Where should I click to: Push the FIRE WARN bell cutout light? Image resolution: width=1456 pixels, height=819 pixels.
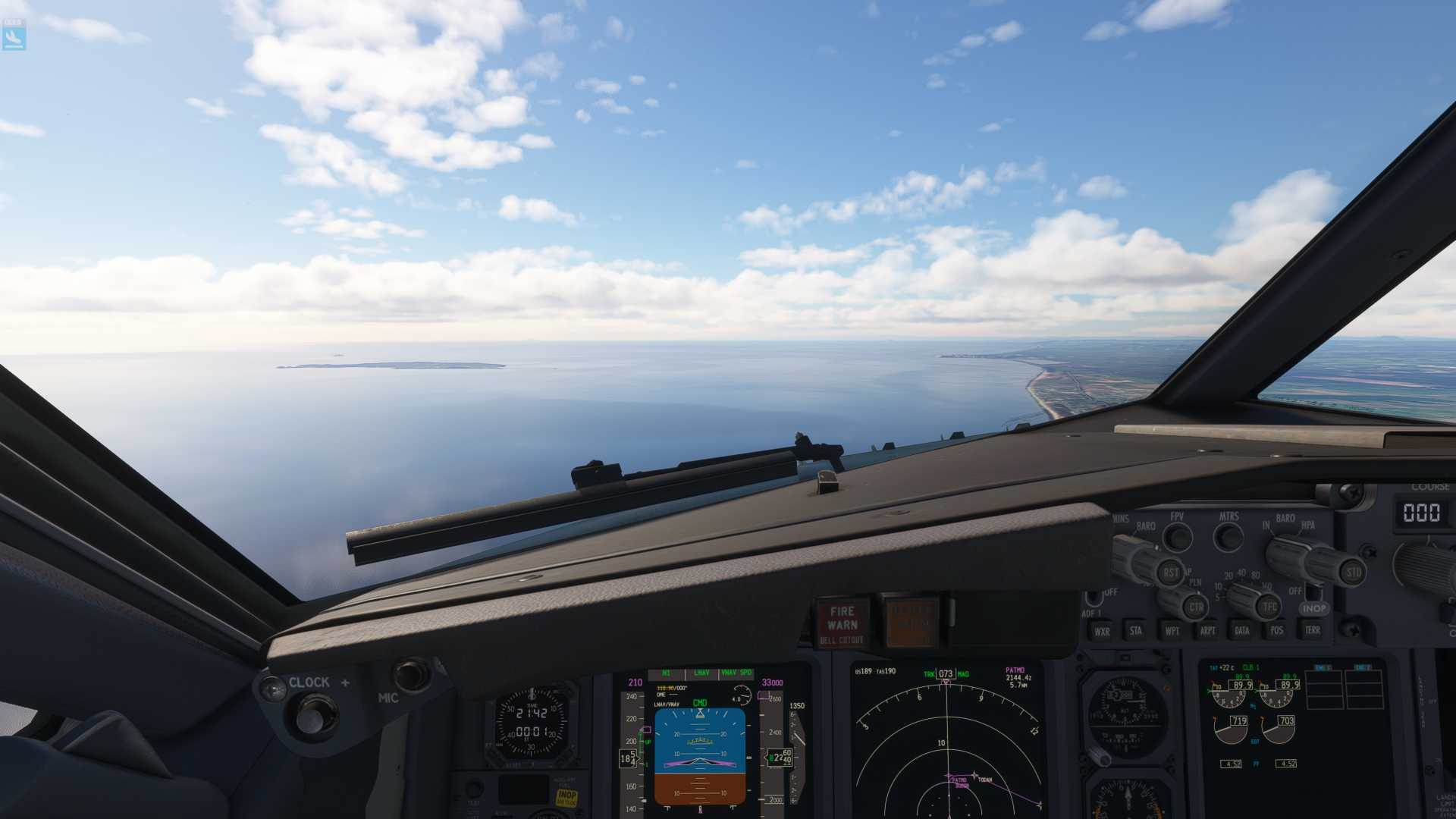[x=843, y=623]
